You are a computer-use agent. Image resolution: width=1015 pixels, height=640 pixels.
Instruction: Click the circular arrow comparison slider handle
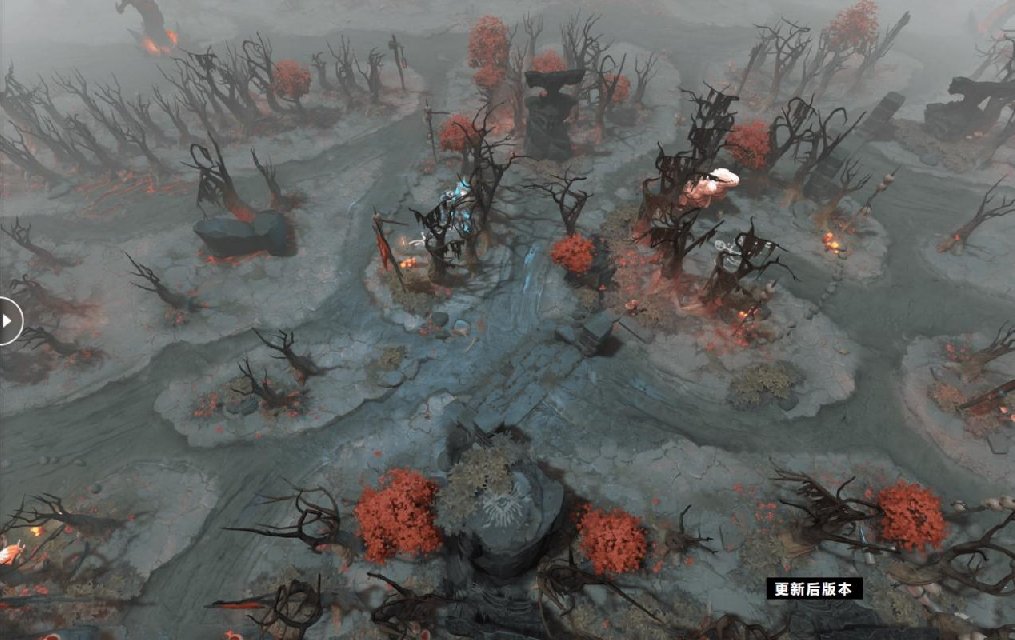[x=7, y=321]
